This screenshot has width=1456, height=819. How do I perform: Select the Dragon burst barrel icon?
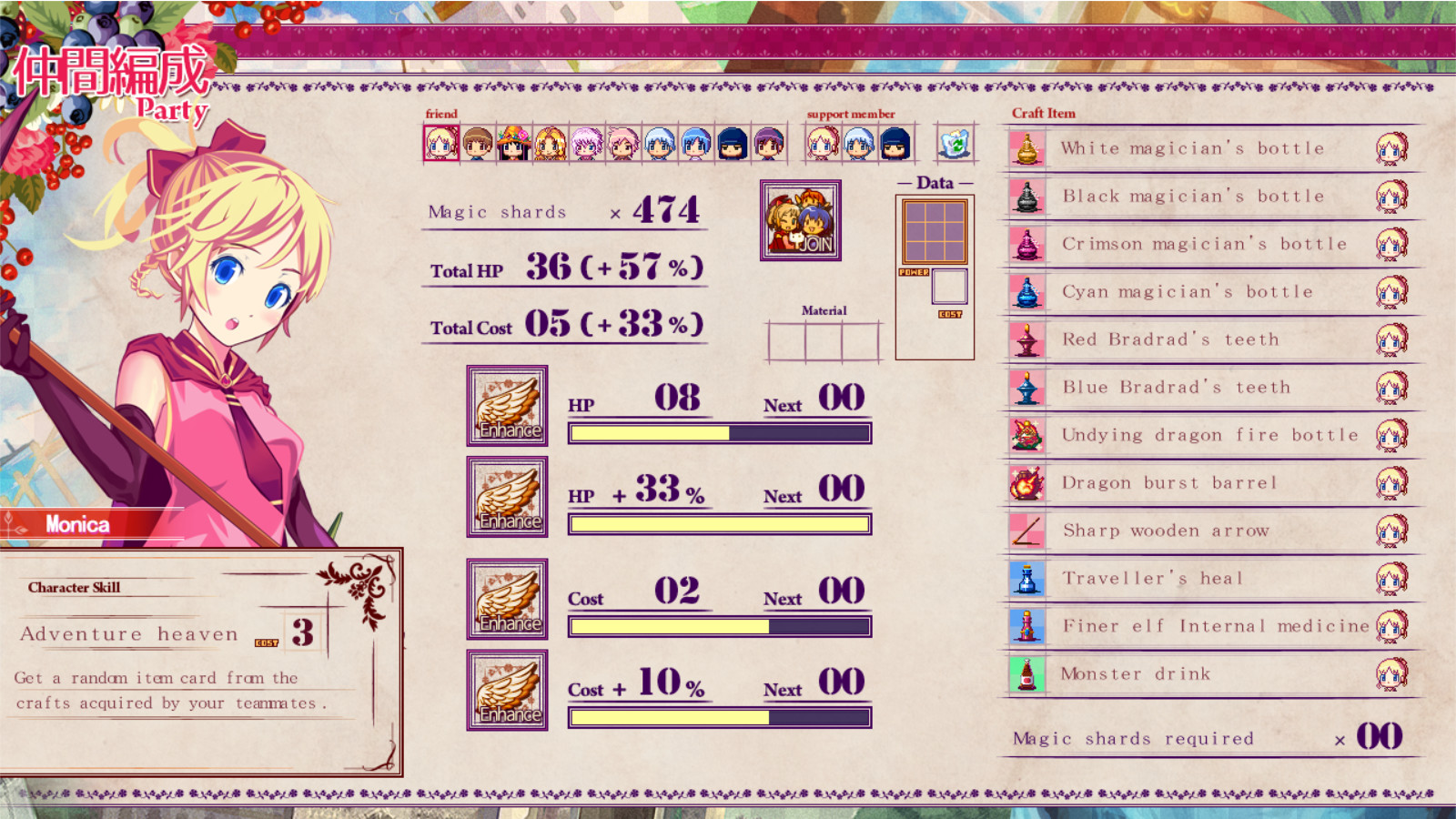pos(1028,482)
